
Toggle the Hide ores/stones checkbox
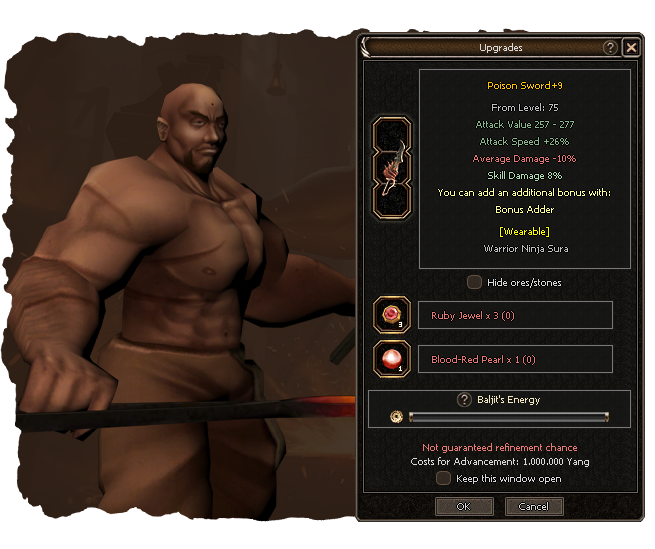[475, 282]
